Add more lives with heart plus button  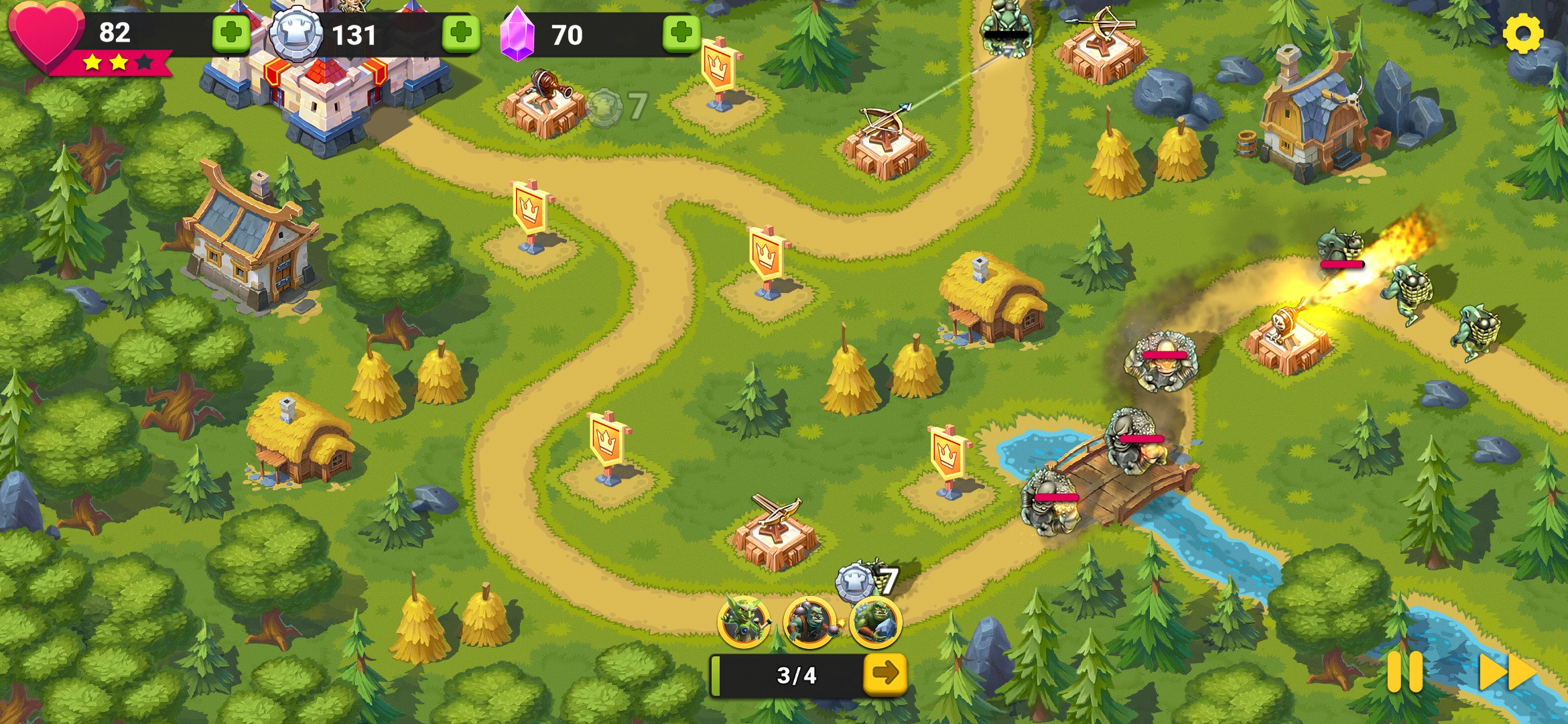click(x=231, y=33)
